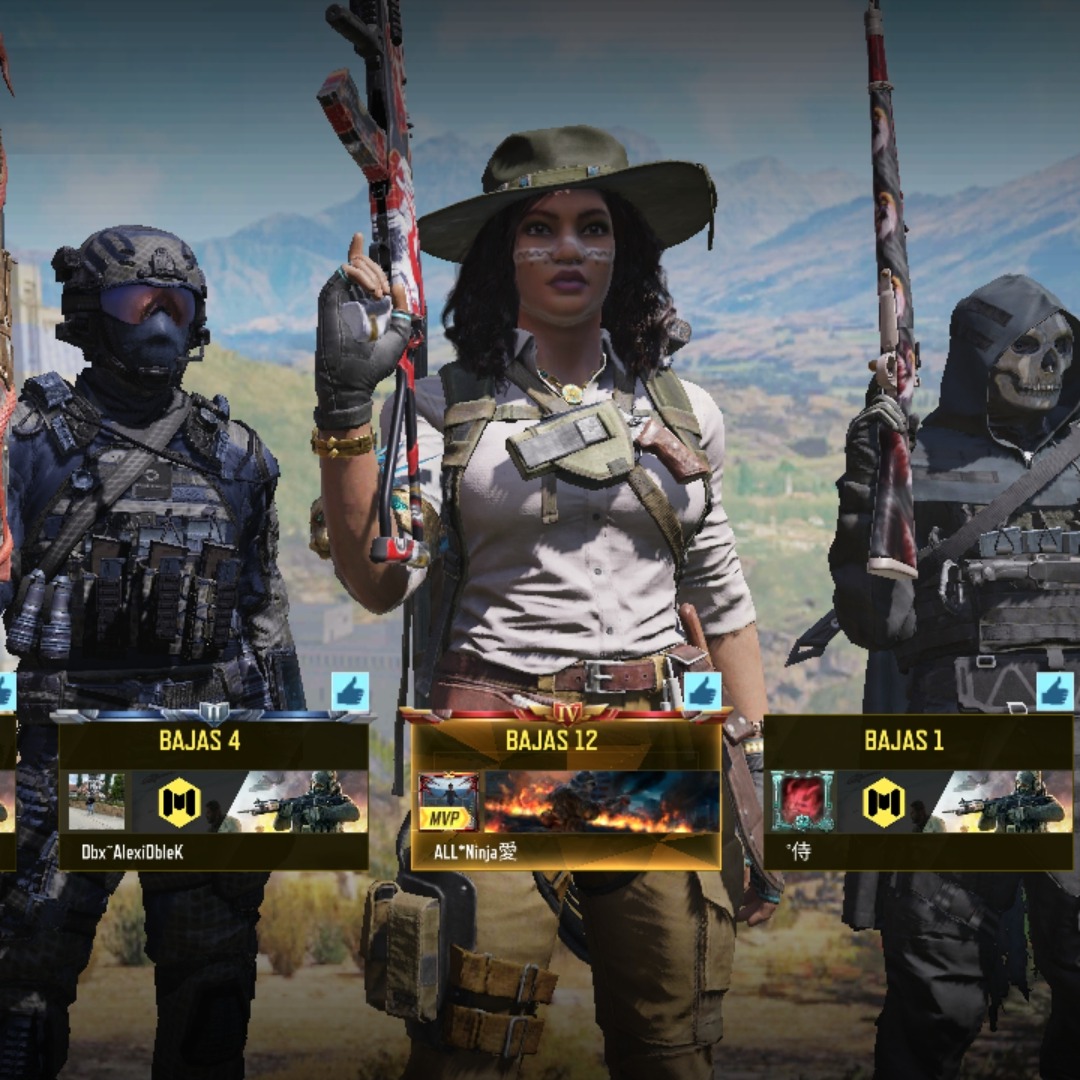Like MVP player ALL*Ninja愛
The width and height of the screenshot is (1080, 1080).
coord(702,691)
